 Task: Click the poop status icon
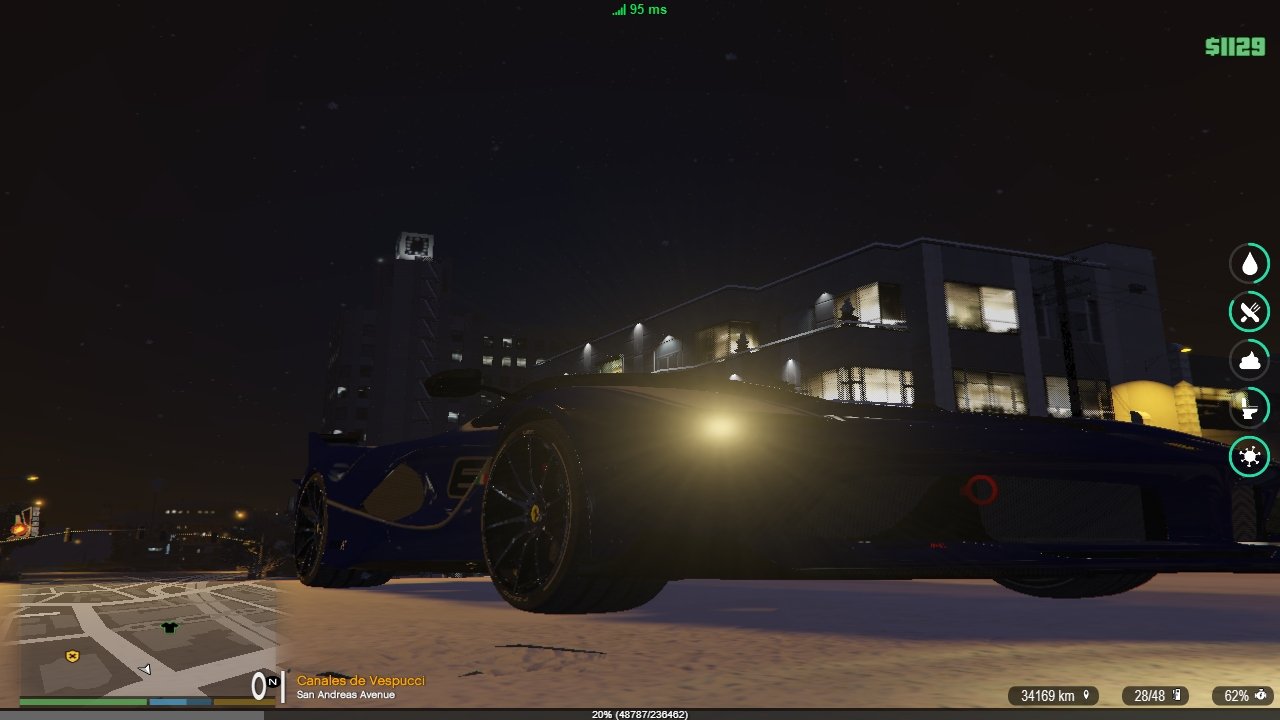point(1249,360)
